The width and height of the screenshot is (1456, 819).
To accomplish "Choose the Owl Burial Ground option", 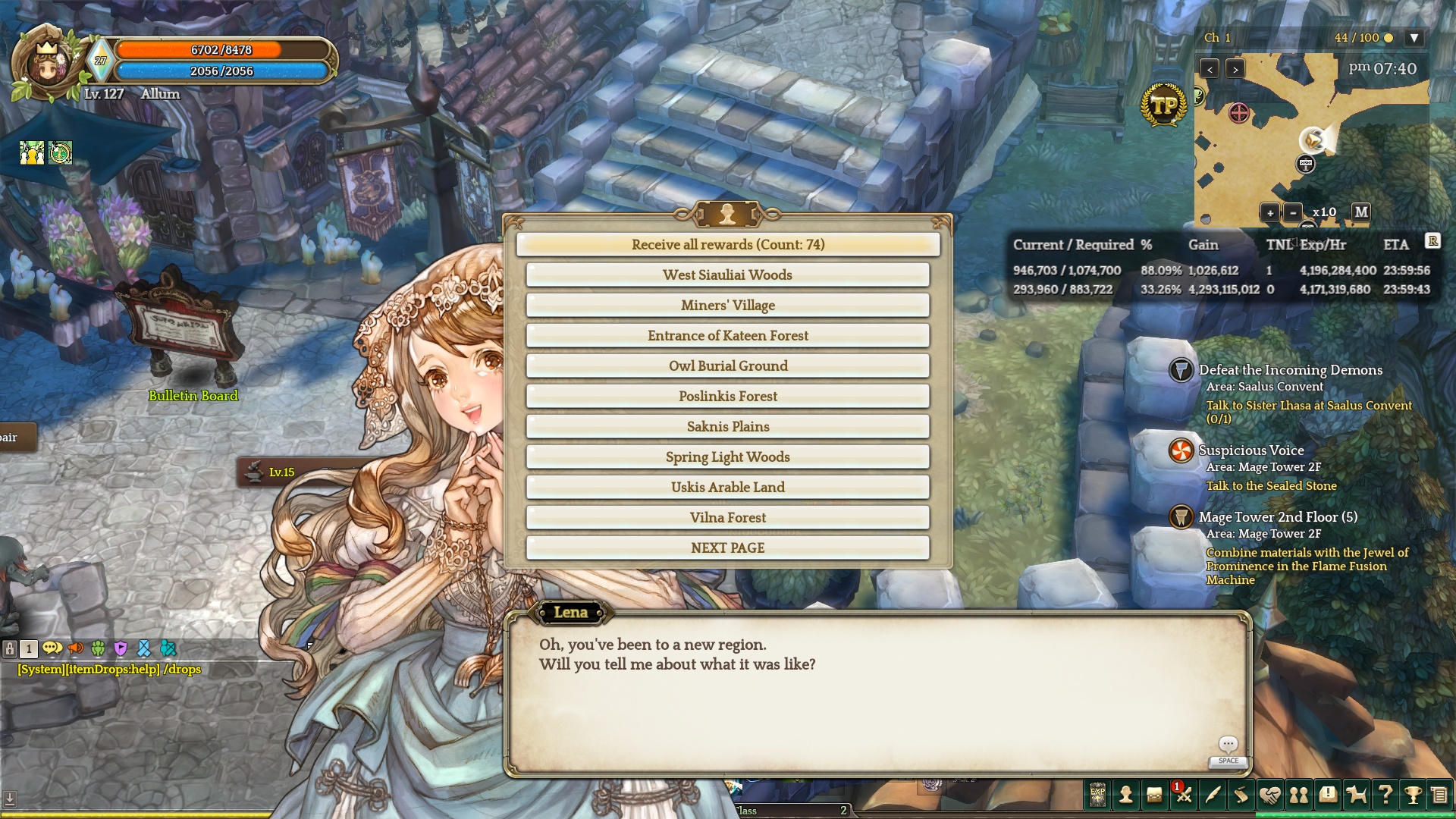I will coord(728,366).
